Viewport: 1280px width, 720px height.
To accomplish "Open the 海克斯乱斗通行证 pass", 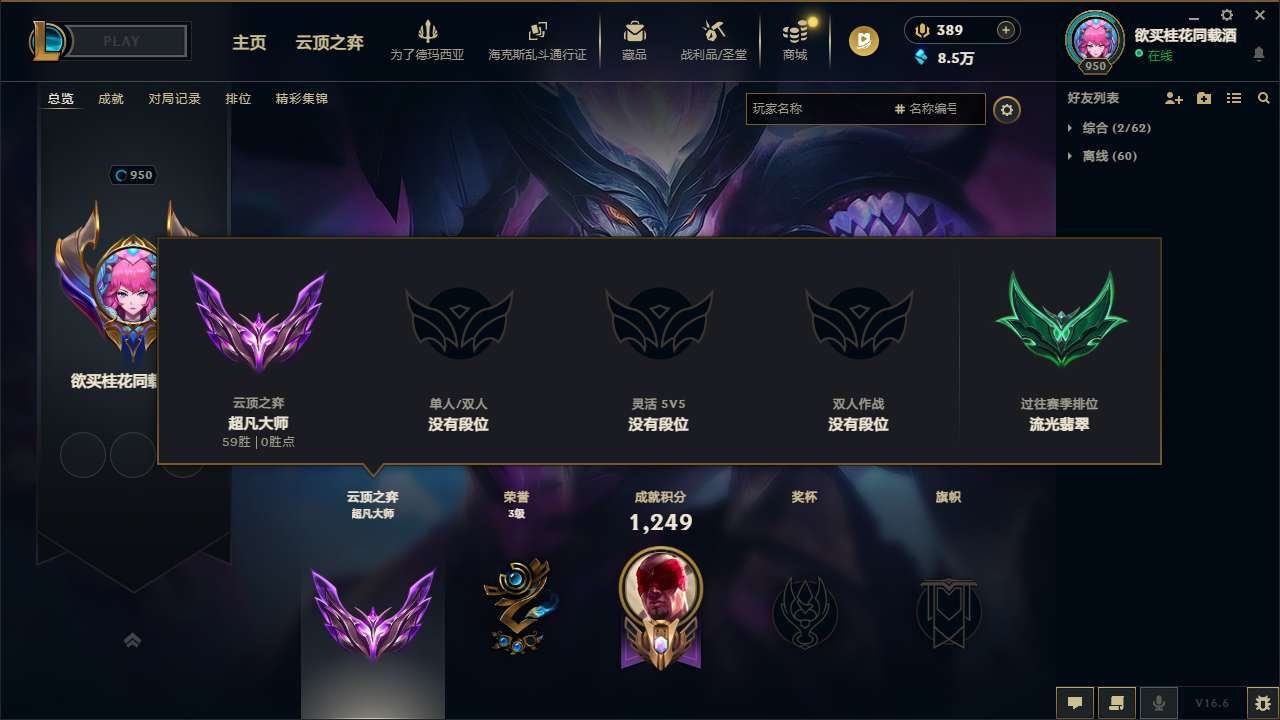I will click(535, 40).
